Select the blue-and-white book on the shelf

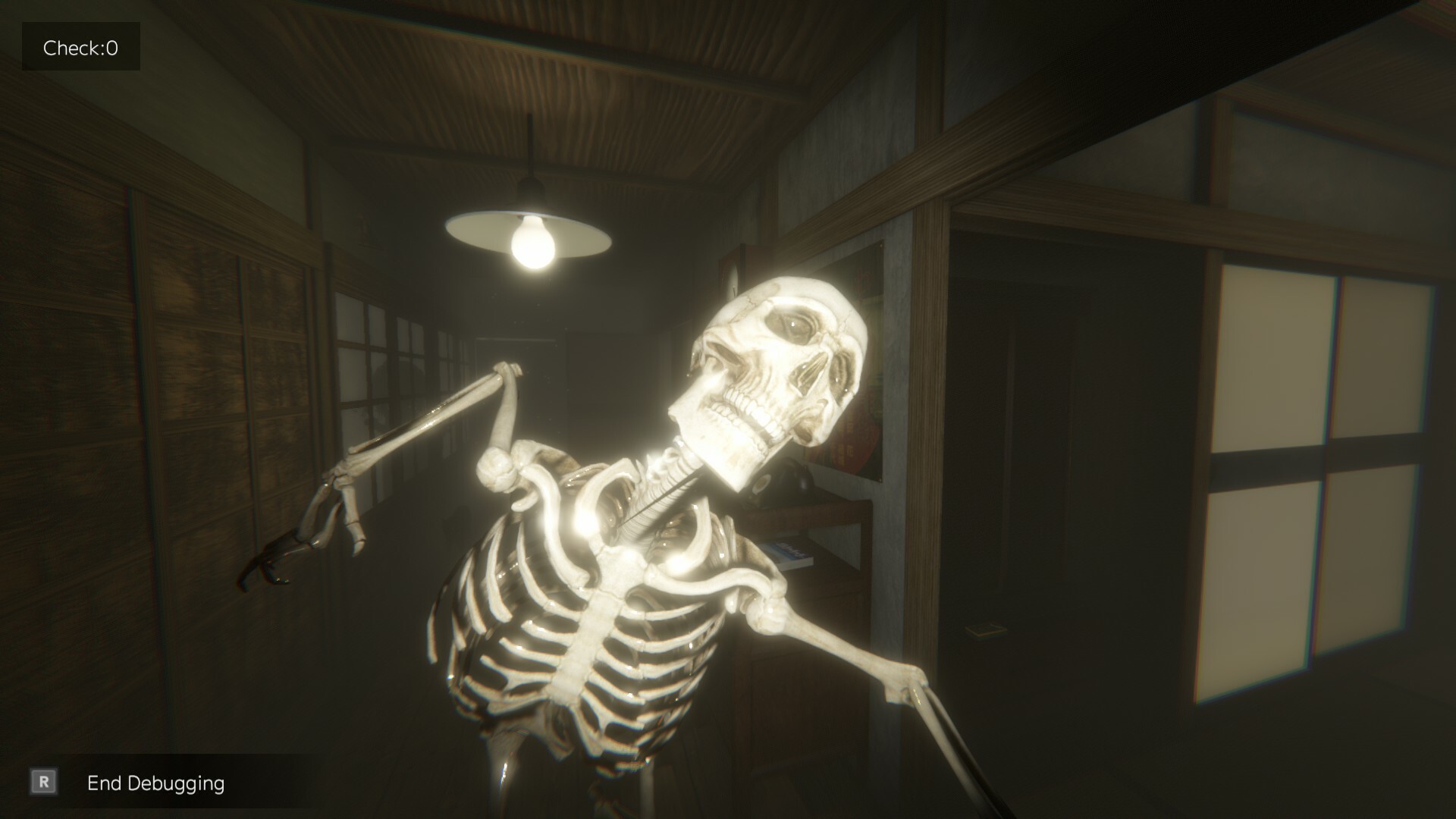click(789, 554)
